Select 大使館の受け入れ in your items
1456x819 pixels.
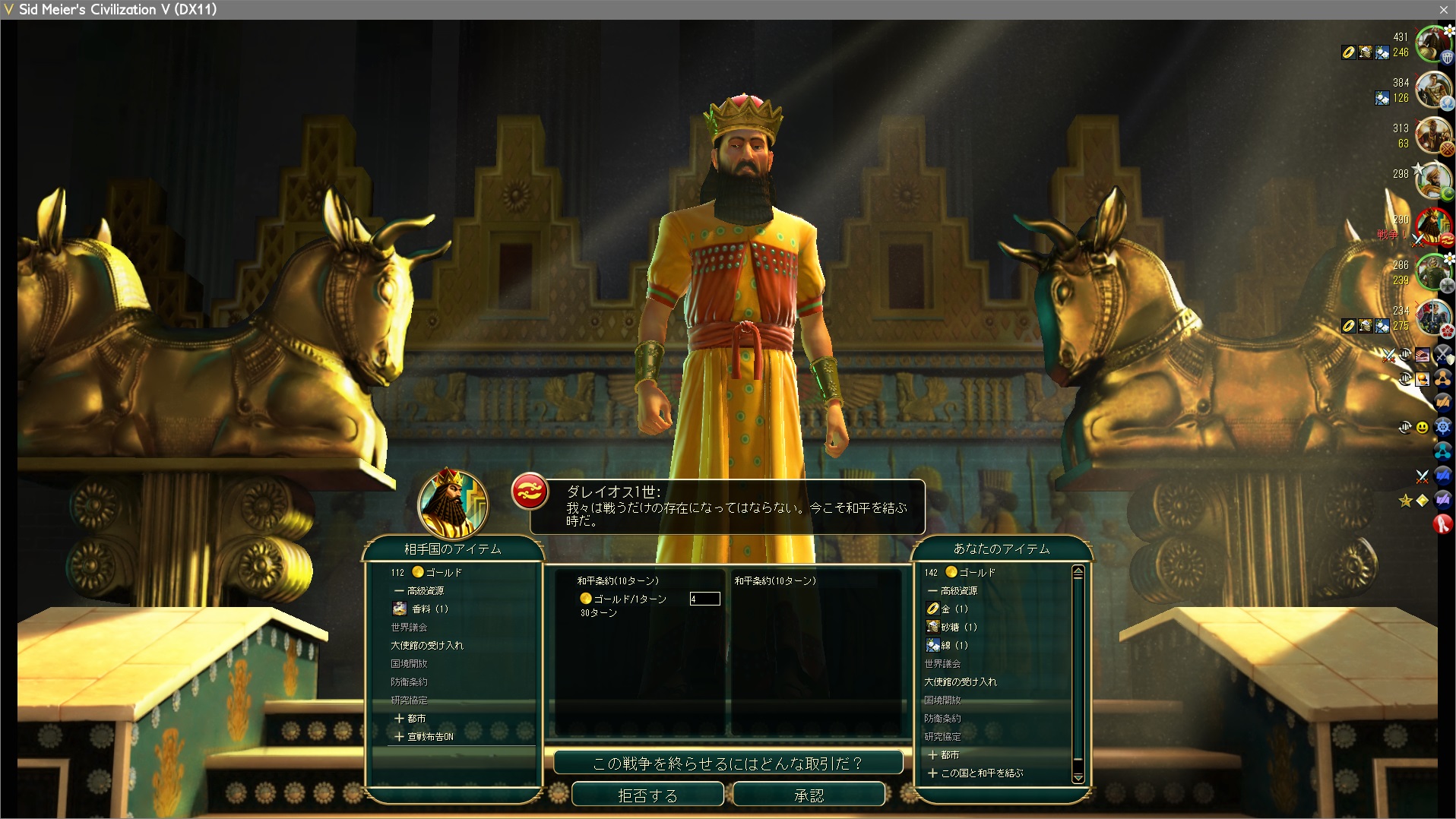[x=960, y=681]
